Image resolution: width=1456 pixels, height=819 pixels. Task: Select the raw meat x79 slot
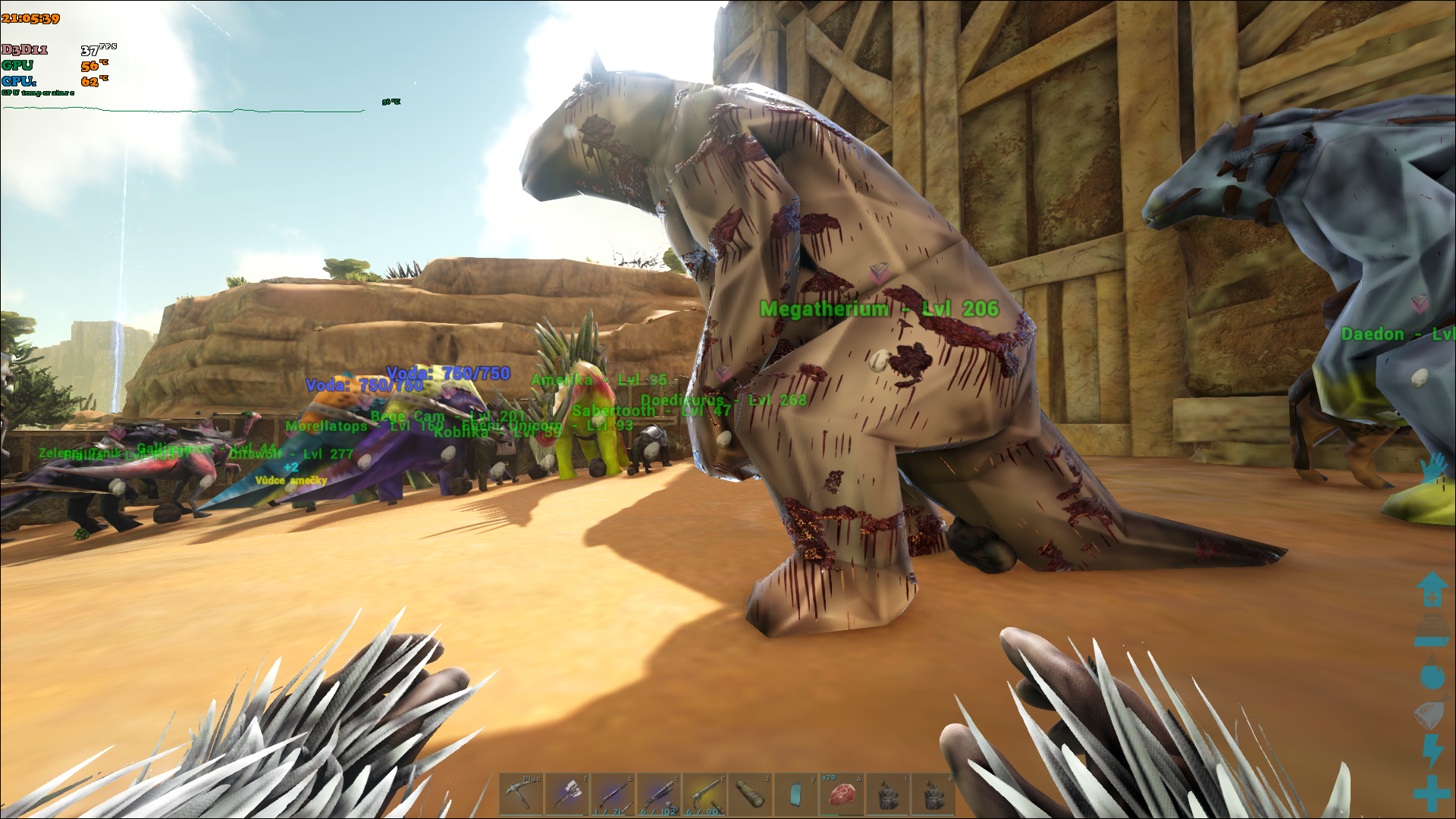coord(841,794)
